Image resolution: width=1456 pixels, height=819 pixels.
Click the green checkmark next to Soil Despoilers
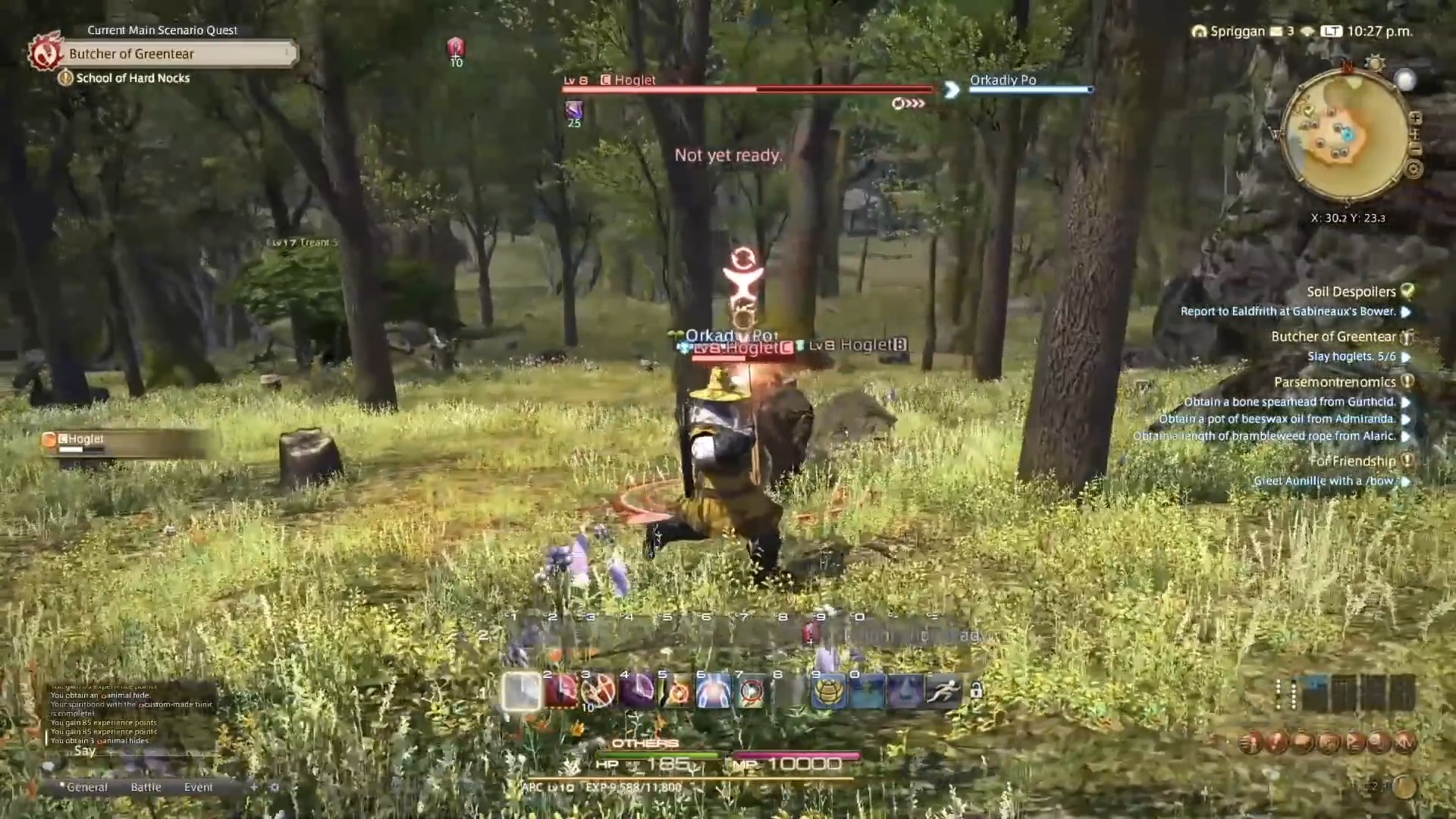pos(1408,291)
